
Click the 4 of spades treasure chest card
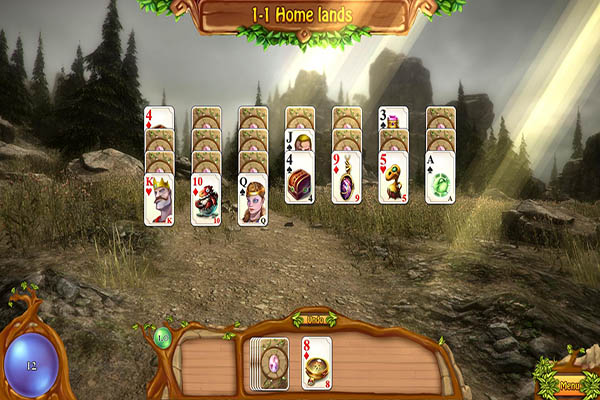[299, 178]
